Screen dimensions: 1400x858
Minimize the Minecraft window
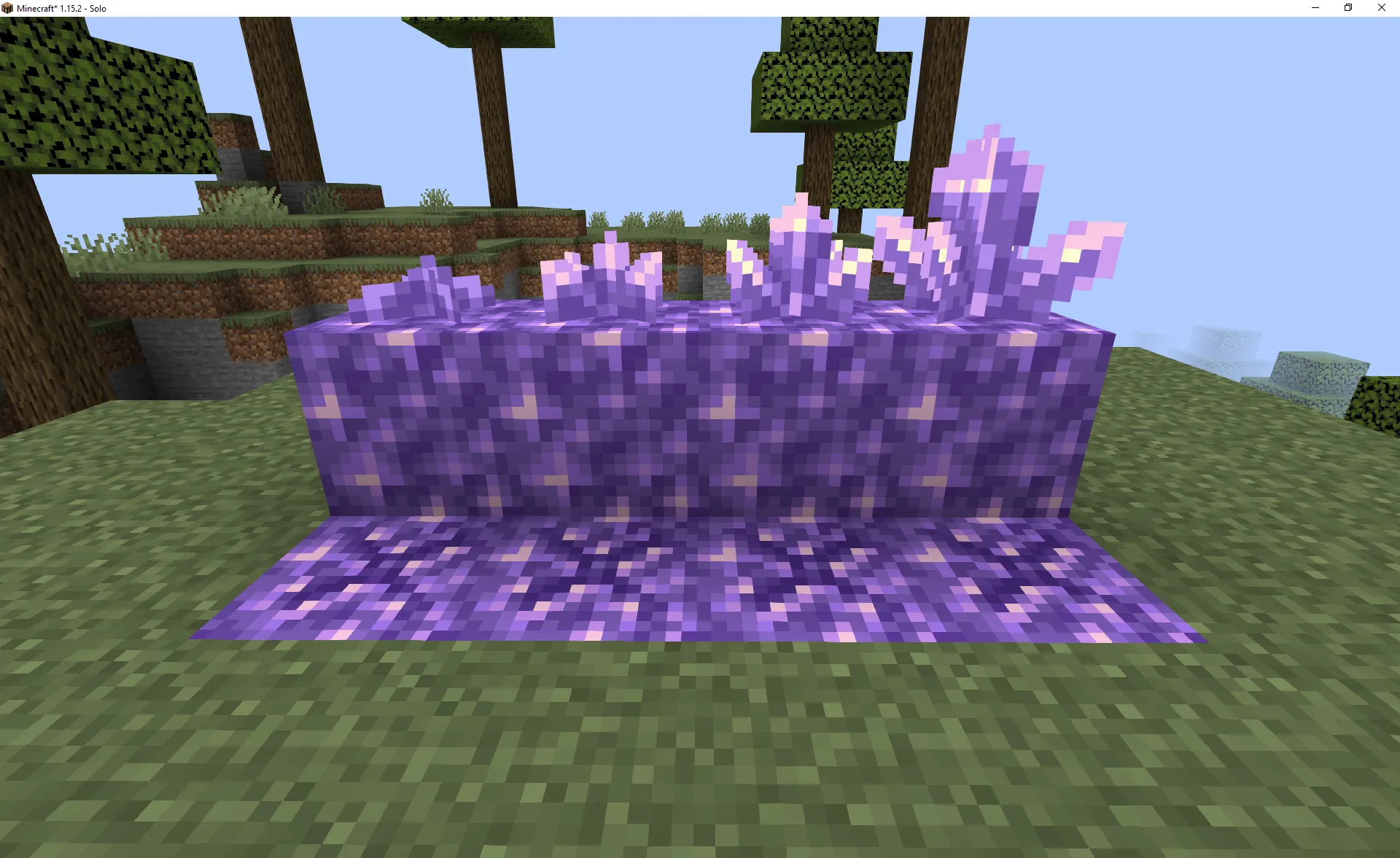(x=1314, y=8)
